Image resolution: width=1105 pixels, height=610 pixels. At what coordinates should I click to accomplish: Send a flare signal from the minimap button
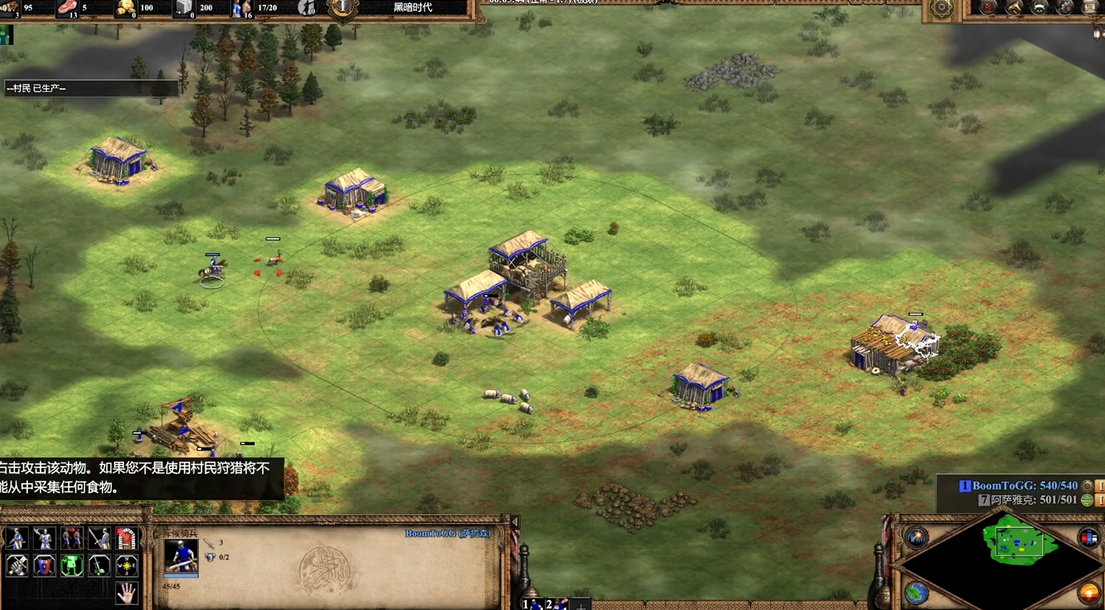(x=916, y=537)
